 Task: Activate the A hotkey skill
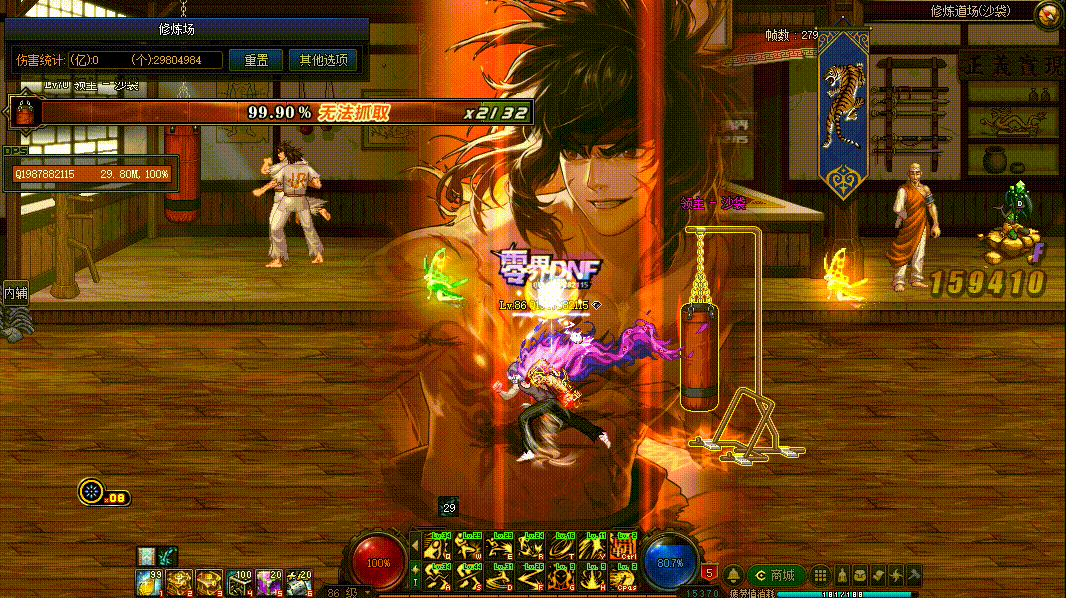click(437, 576)
